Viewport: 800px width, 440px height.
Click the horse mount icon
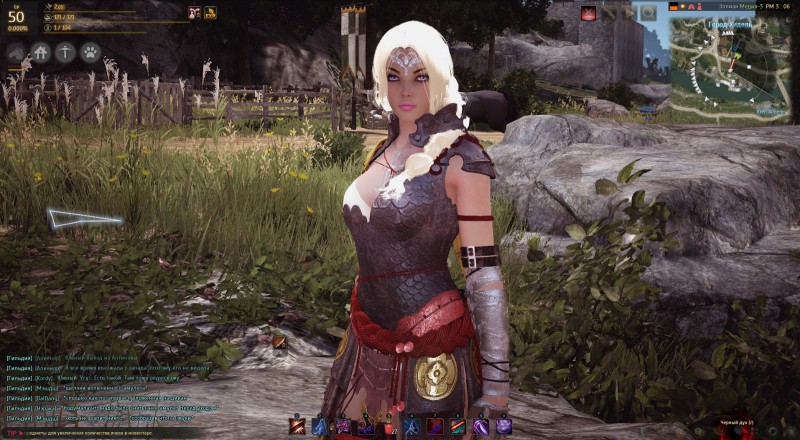tap(17, 52)
